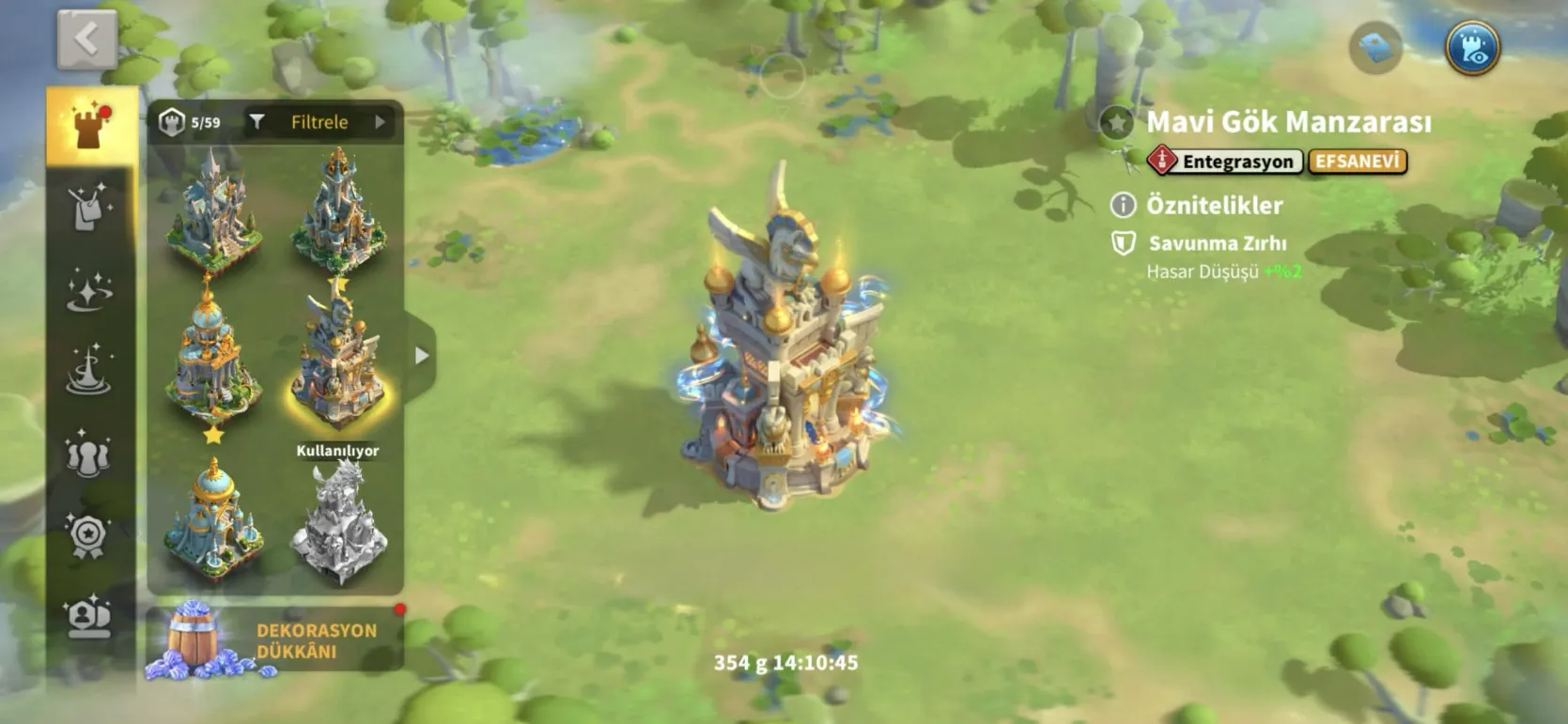Select the castle skins tab

tap(91, 127)
